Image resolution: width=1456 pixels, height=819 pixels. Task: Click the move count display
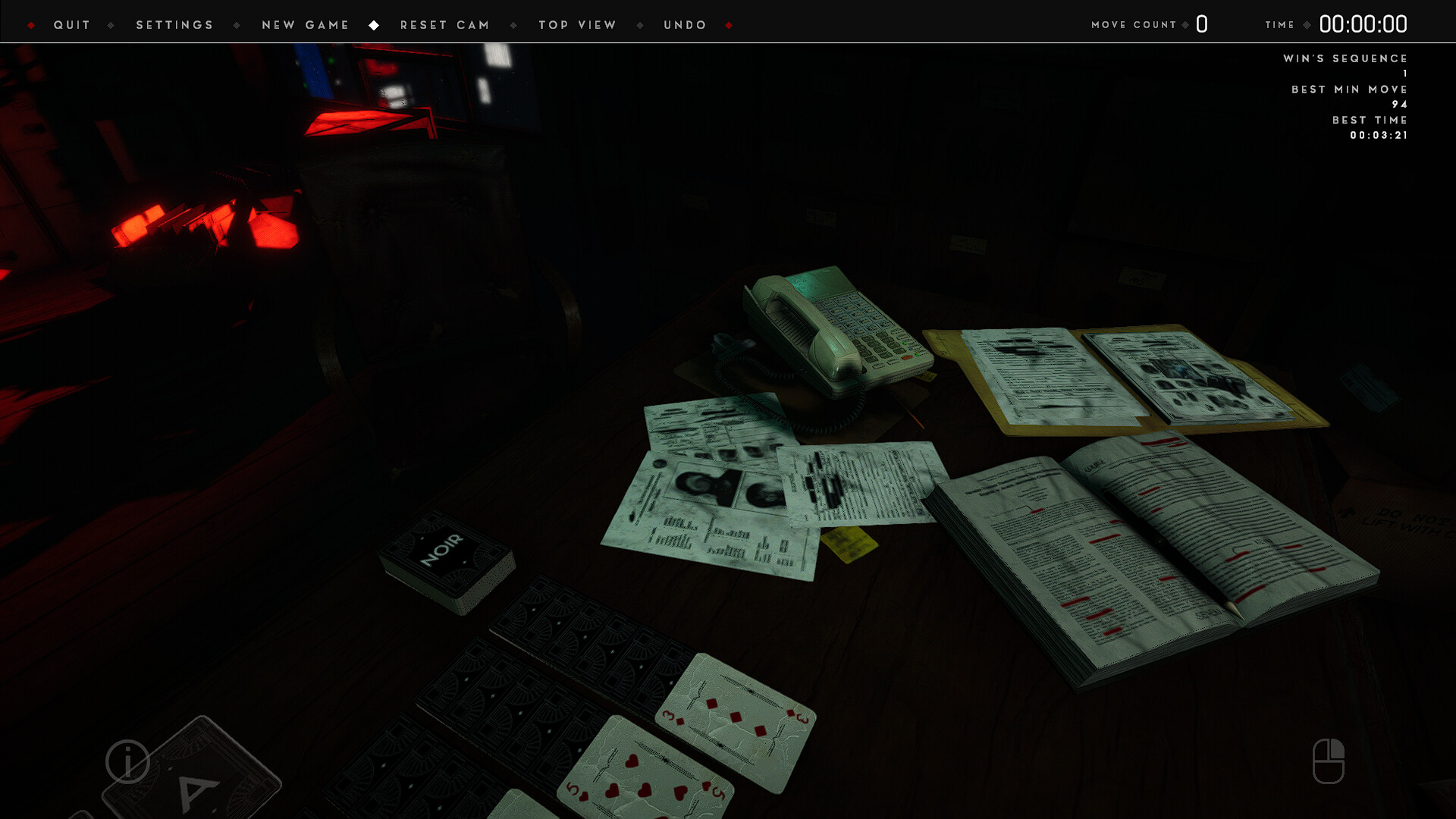pos(1201,24)
